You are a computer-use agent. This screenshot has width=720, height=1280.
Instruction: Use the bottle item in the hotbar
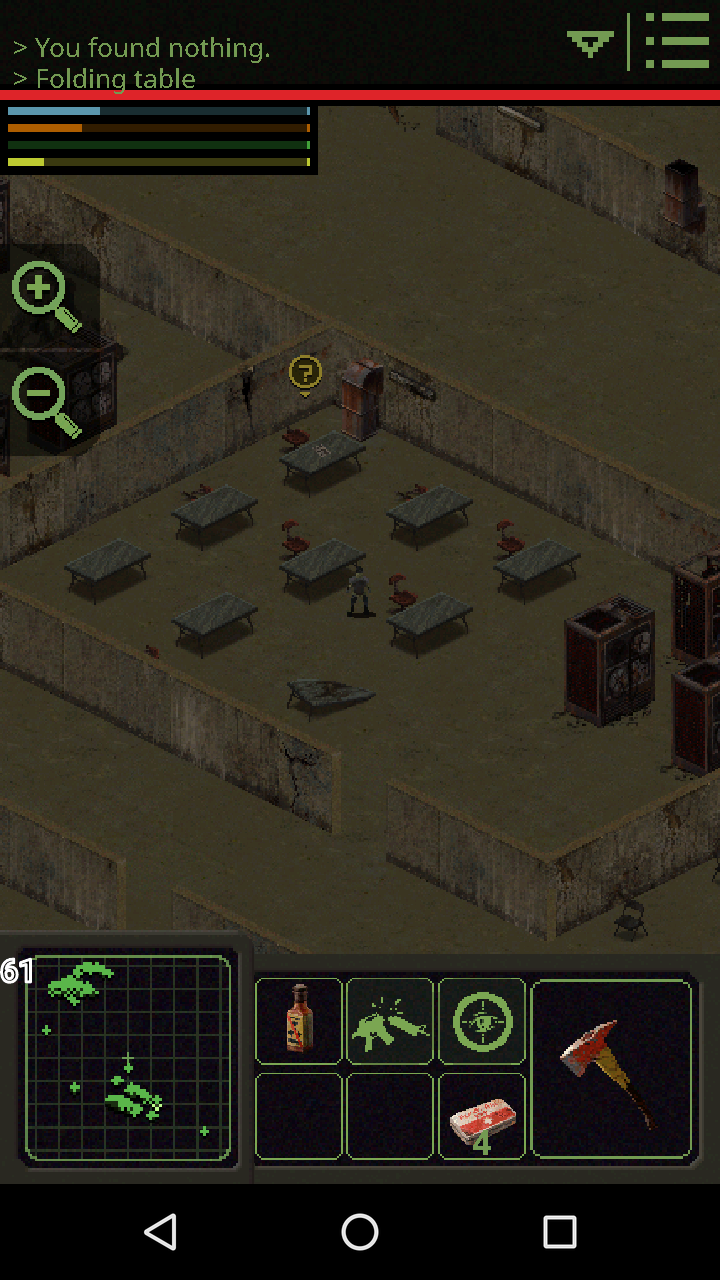click(299, 1020)
